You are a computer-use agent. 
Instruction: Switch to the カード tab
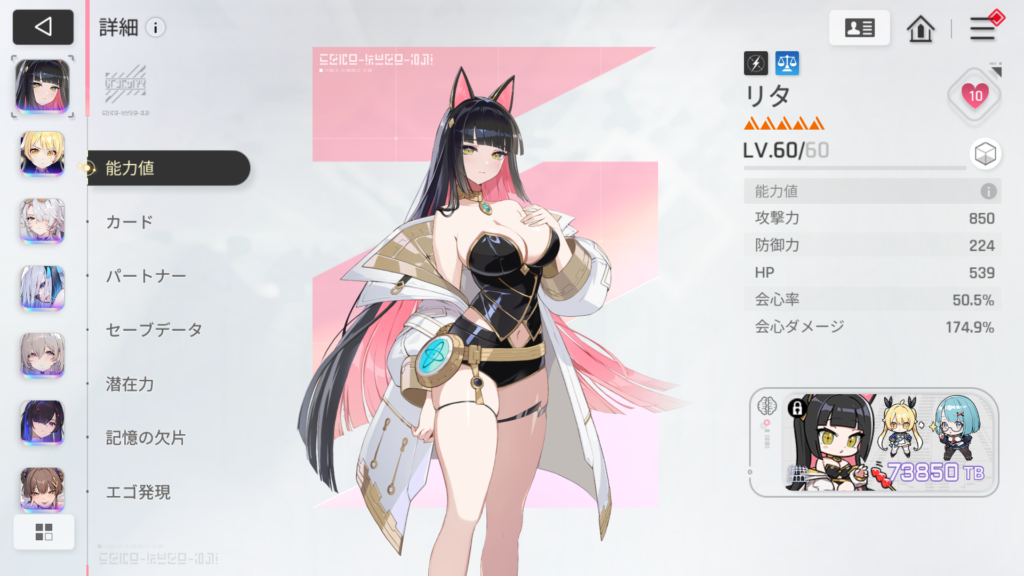tap(130, 222)
